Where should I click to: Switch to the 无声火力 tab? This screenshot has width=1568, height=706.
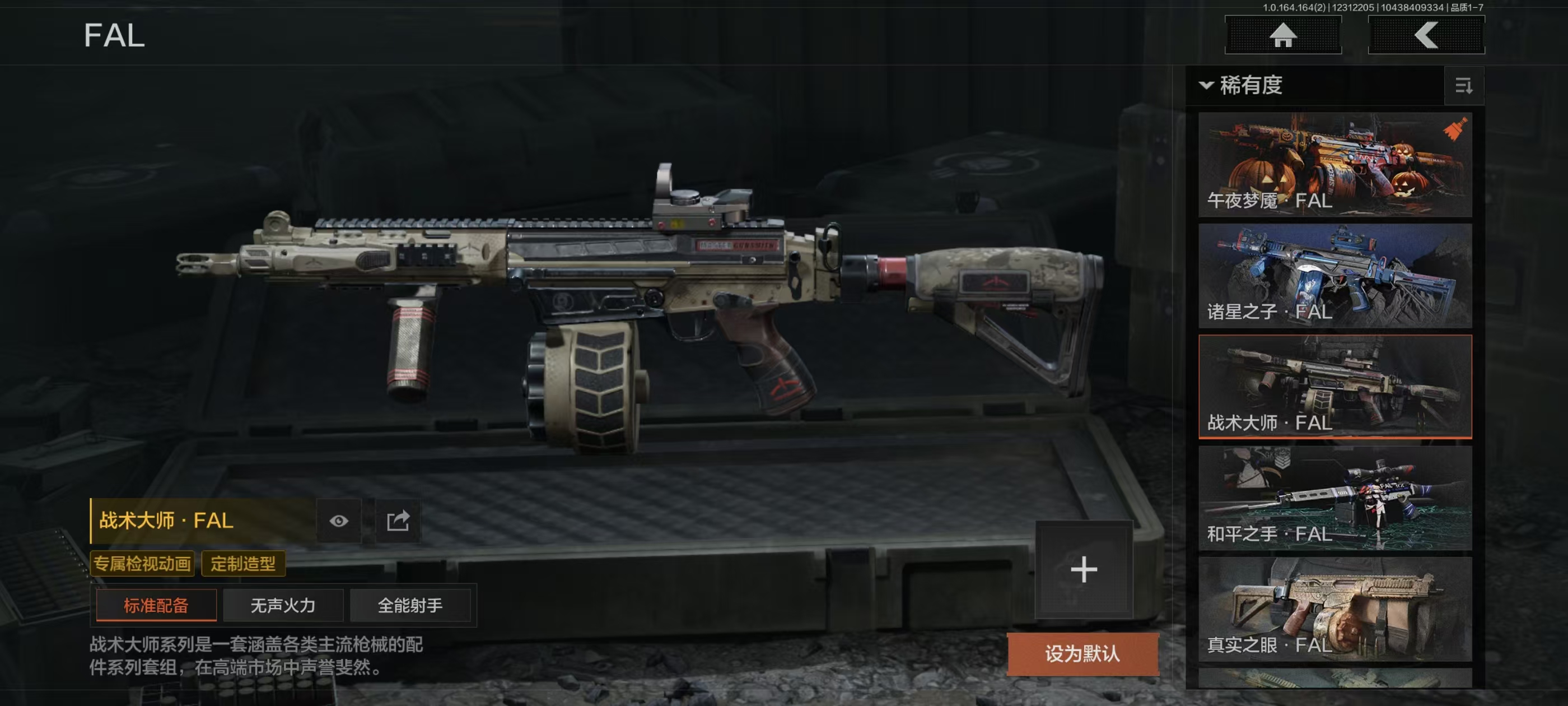283,605
